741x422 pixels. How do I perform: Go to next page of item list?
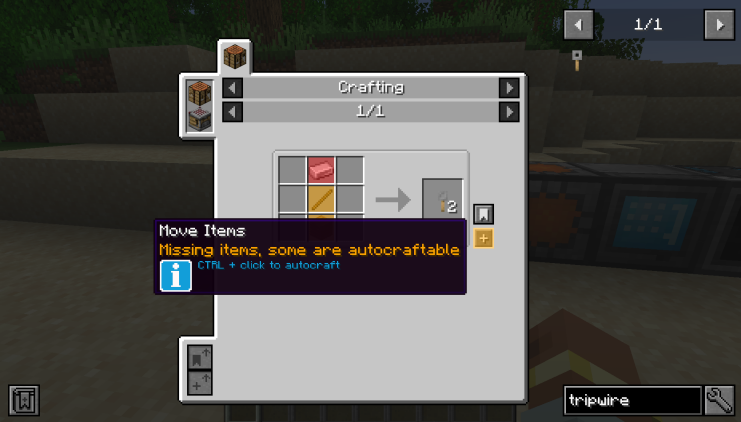click(x=719, y=24)
